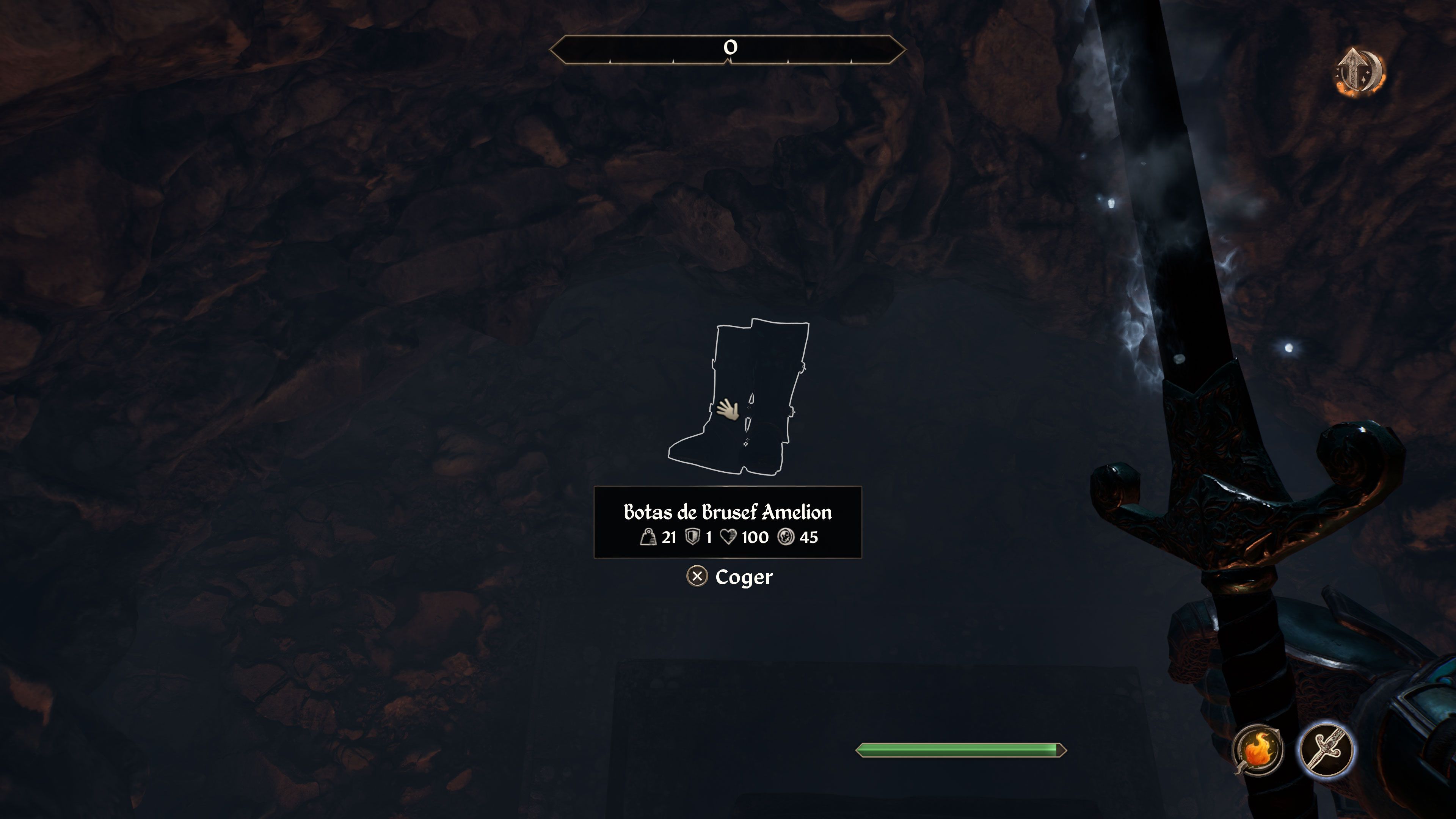Select the flame spell icon
Viewport: 1456px width, 819px height.
pyautogui.click(x=1258, y=750)
